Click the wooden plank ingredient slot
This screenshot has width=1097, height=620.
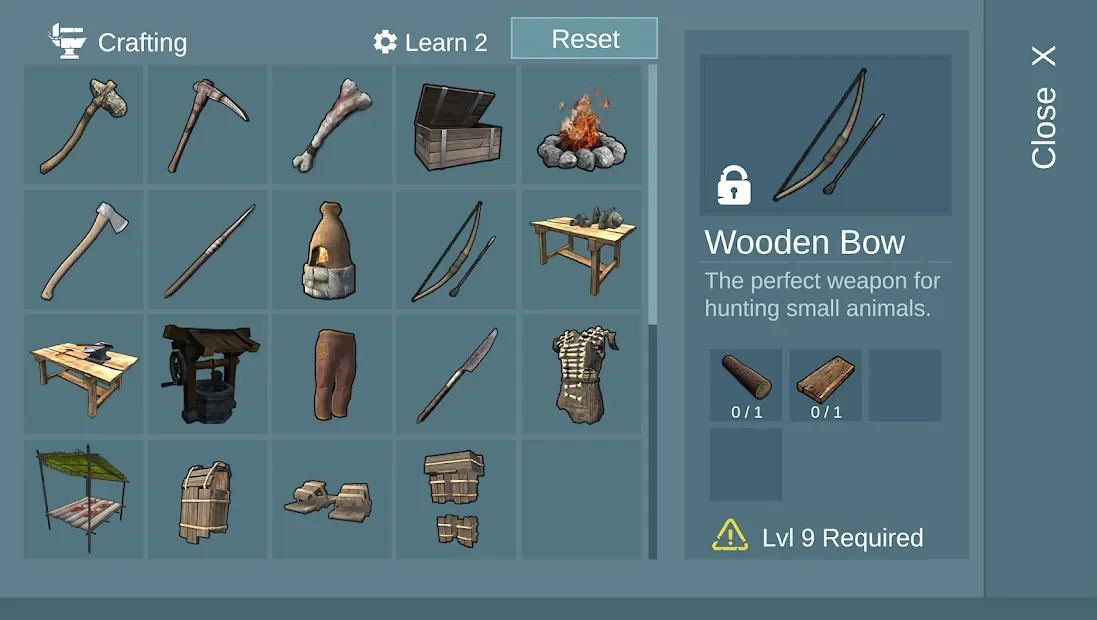[825, 385]
